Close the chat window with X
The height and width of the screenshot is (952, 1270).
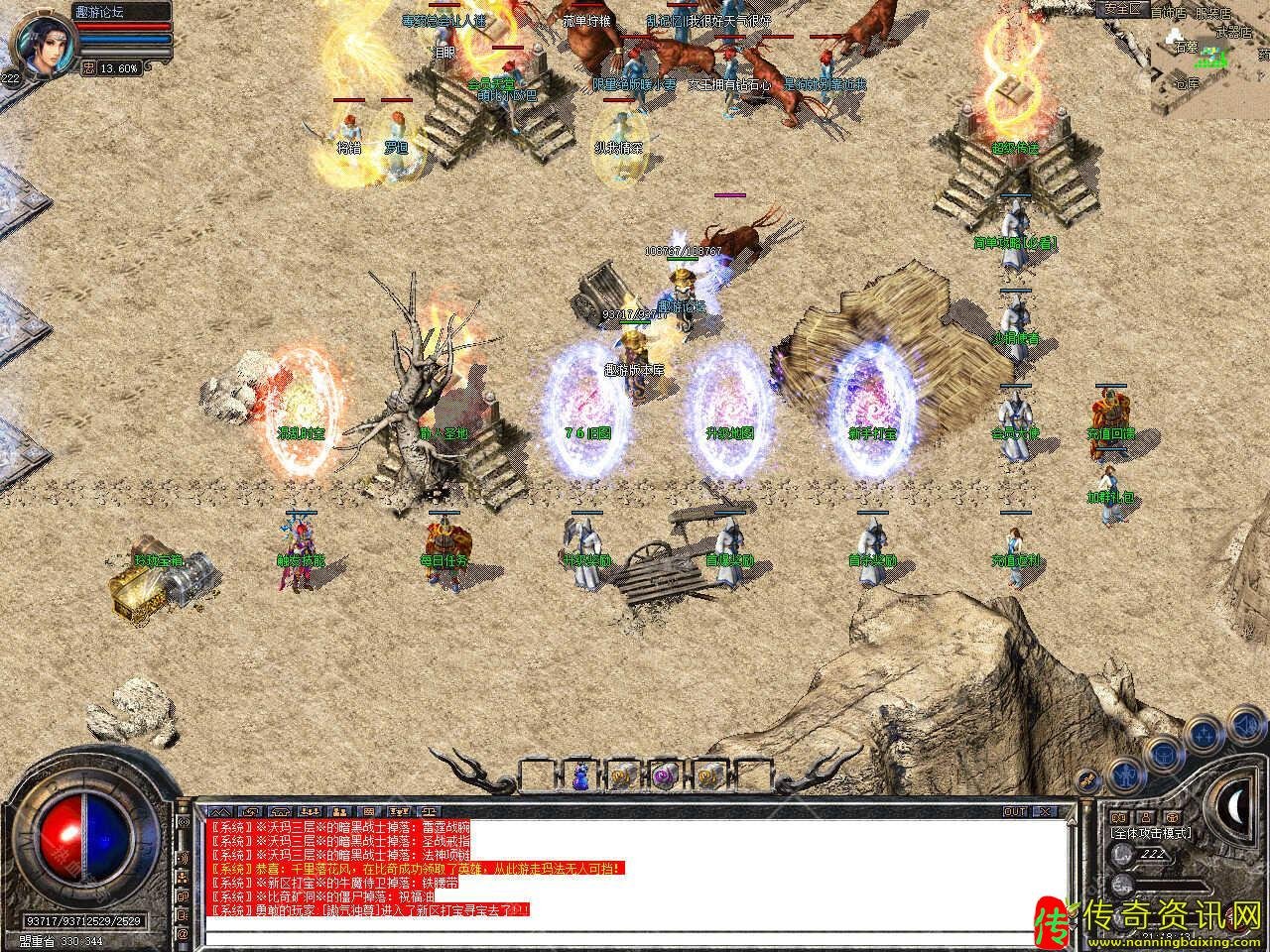[1044, 811]
